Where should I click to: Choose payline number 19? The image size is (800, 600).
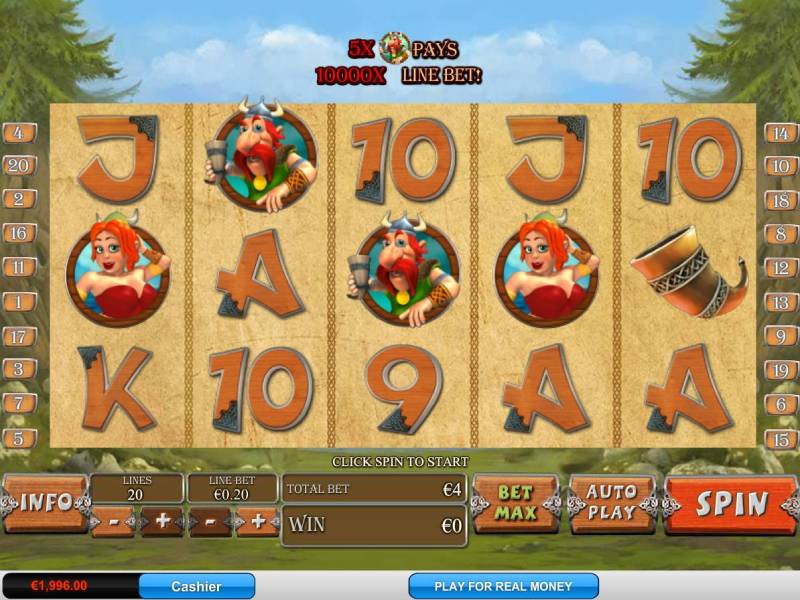pos(781,370)
